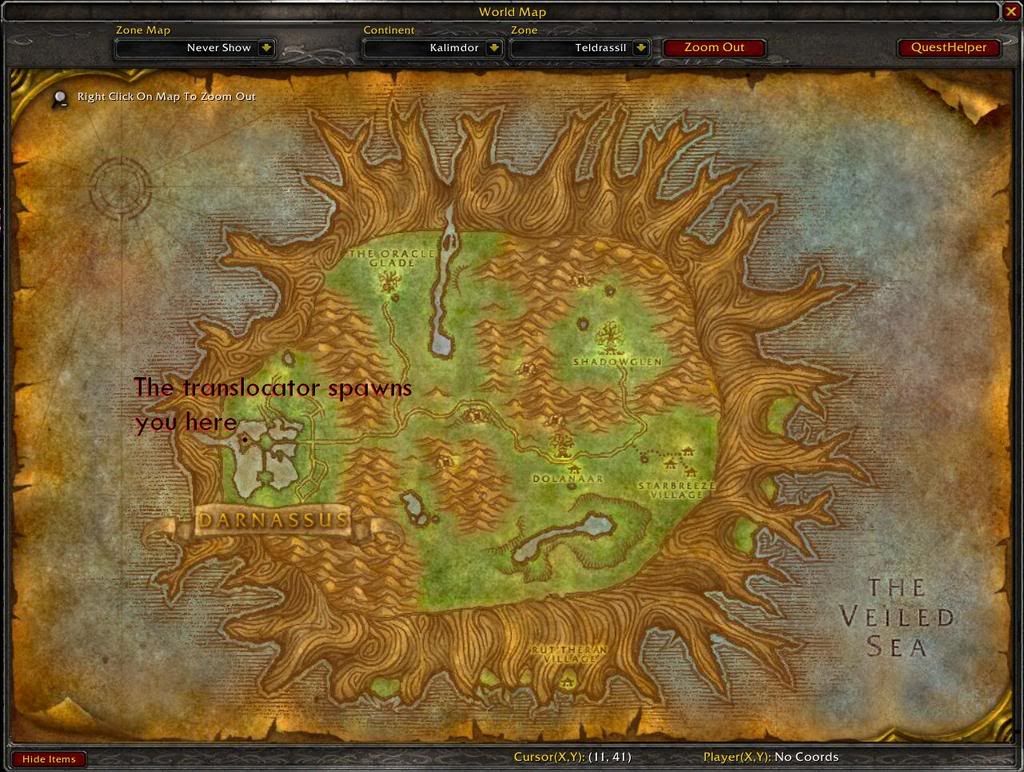This screenshot has width=1024, height=772.
Task: Open the Continent dropdown showing Kalimdor
Action: (494, 47)
